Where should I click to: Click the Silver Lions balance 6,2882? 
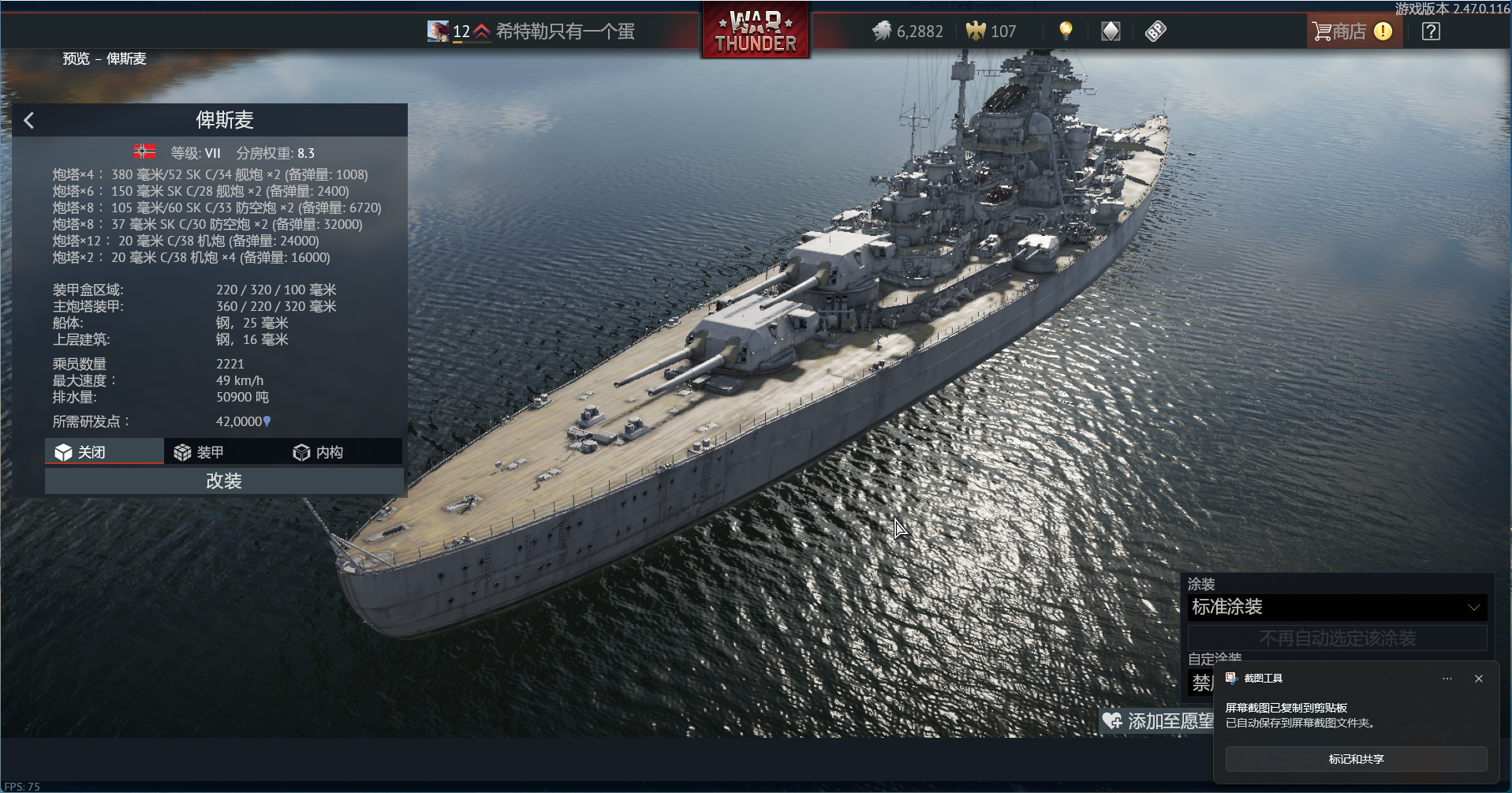point(908,32)
